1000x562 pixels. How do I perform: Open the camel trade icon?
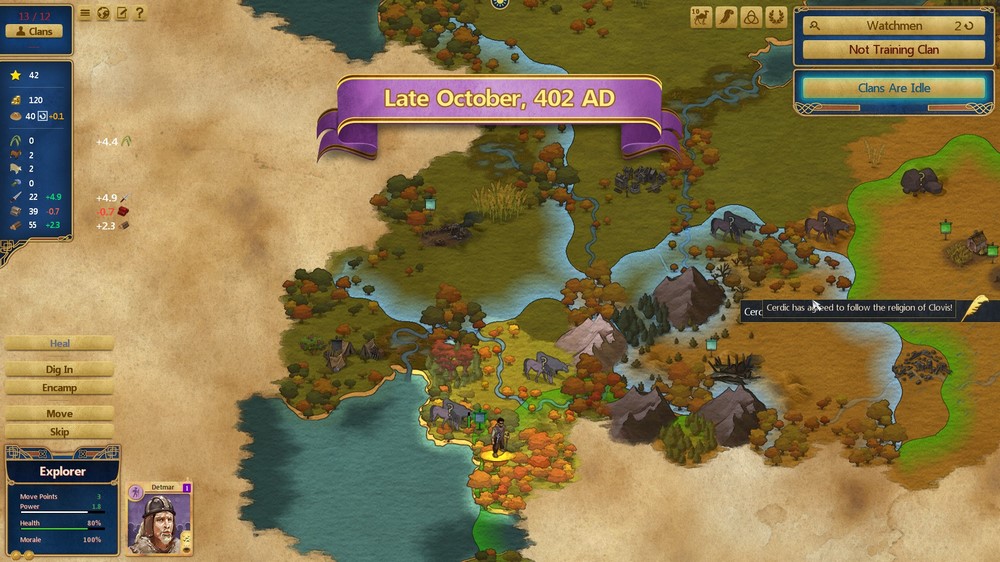[700, 17]
